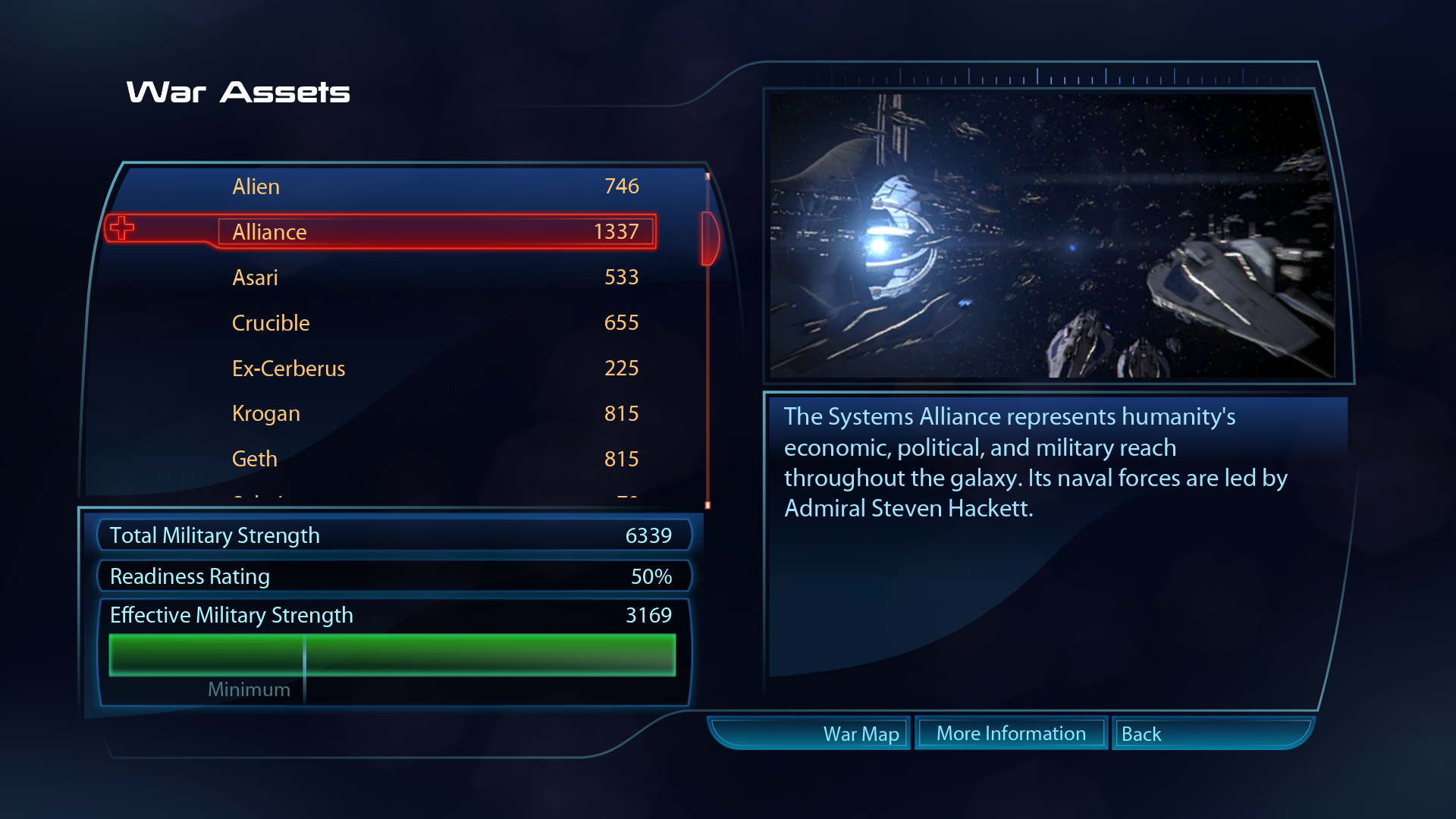The width and height of the screenshot is (1456, 819).
Task: Select the Asari war assets entry
Action: coord(435,278)
